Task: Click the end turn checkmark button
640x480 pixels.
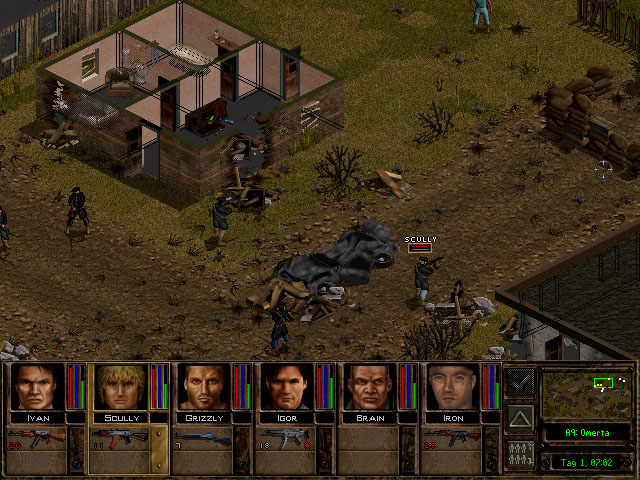Action: click(x=519, y=382)
